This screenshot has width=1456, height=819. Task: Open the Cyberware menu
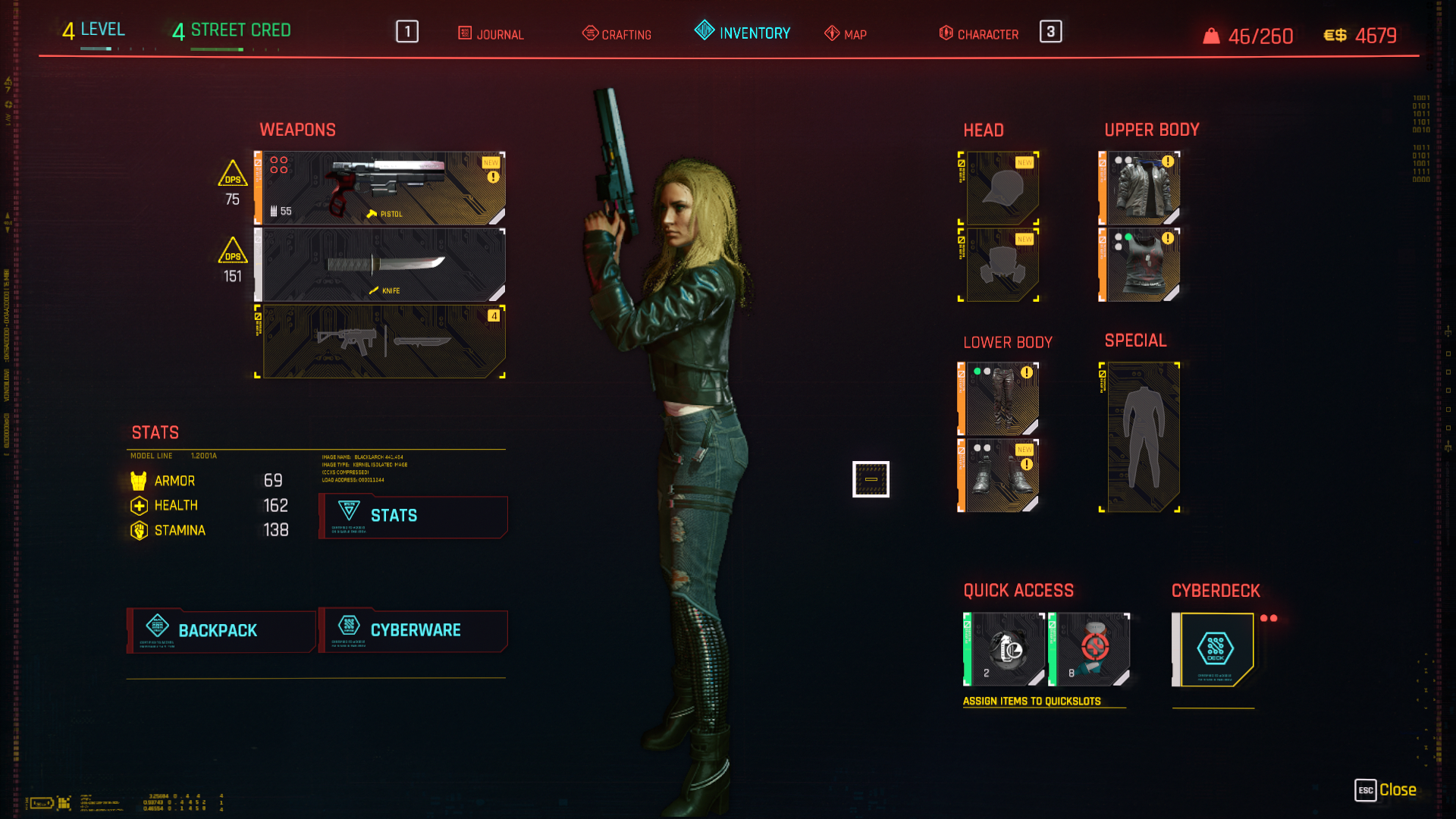coord(413,630)
